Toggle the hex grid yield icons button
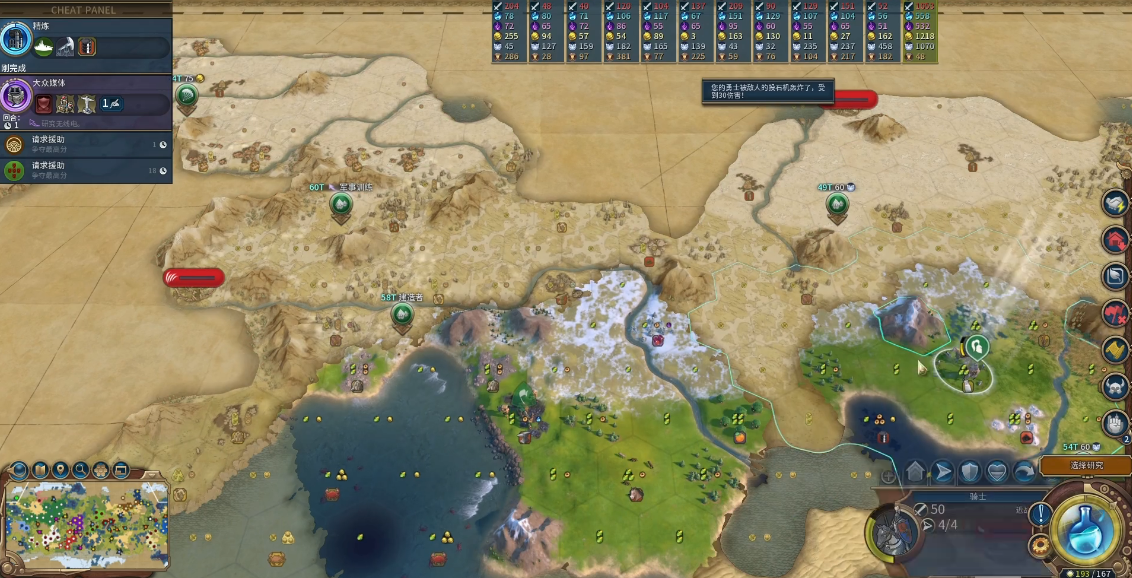 (101, 469)
